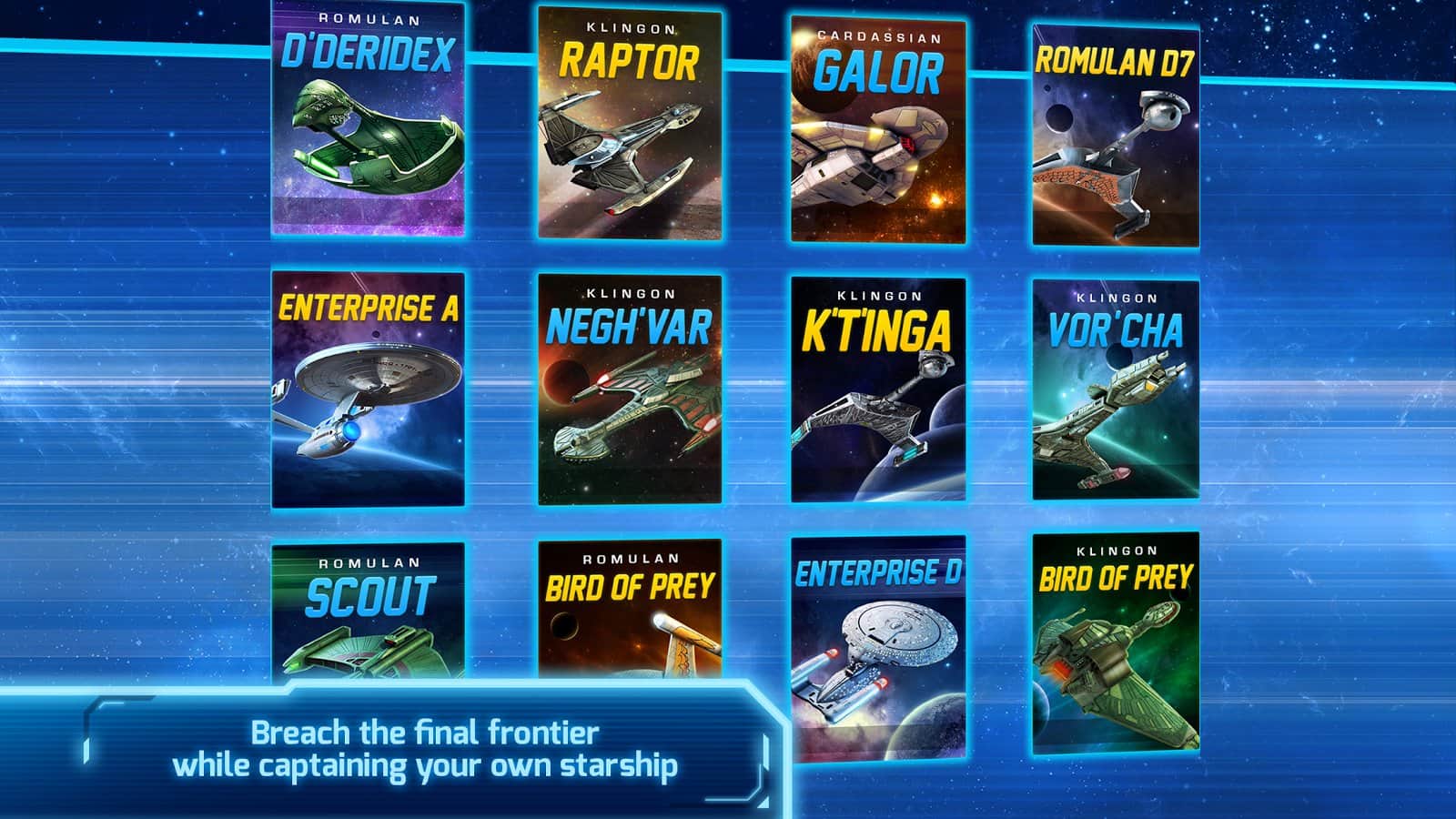Choose the Klingon Raptor card
The height and width of the screenshot is (819, 1456).
pos(630,123)
